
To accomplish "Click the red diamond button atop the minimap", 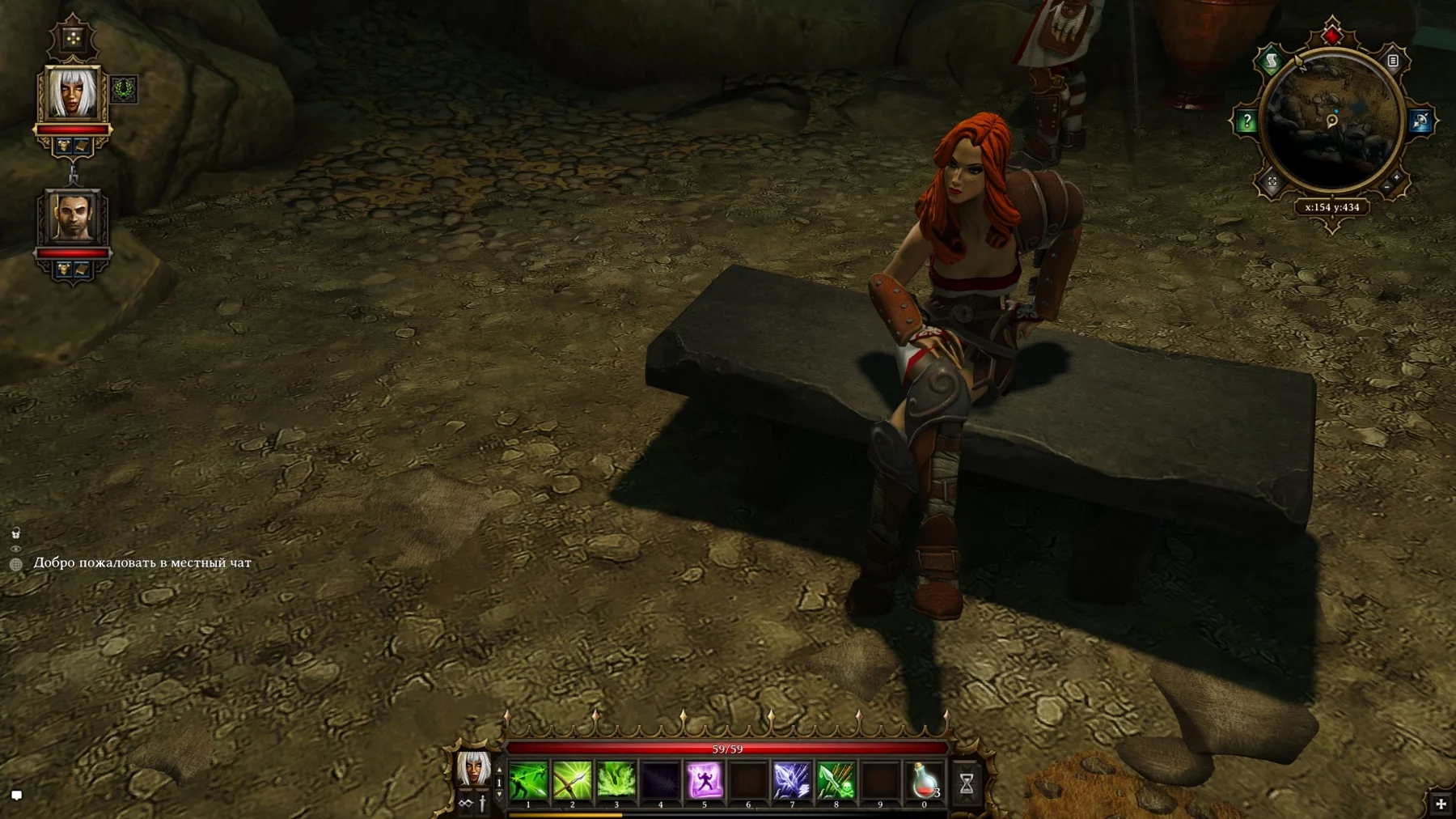I will 1332,36.
